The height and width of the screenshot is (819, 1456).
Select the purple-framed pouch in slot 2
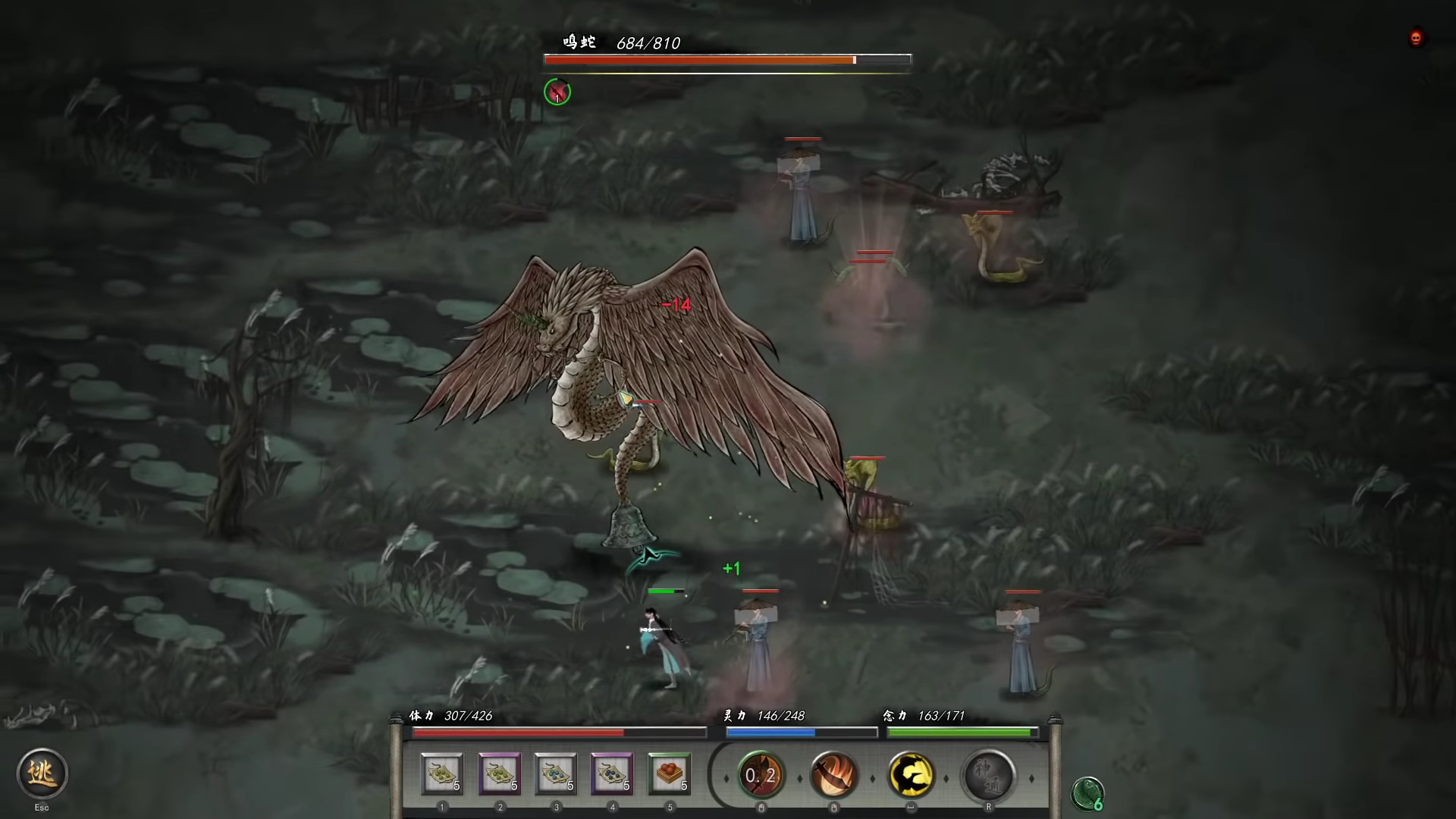coord(500,775)
